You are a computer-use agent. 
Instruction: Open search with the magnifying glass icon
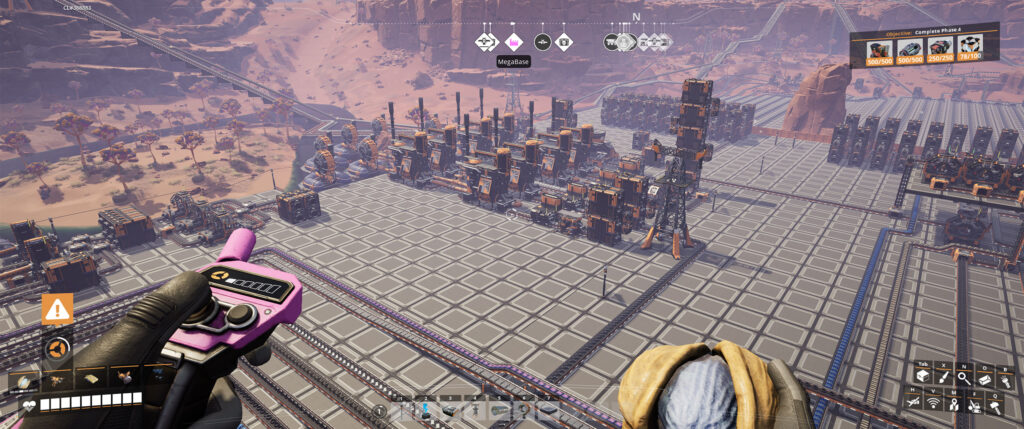[x=963, y=378]
